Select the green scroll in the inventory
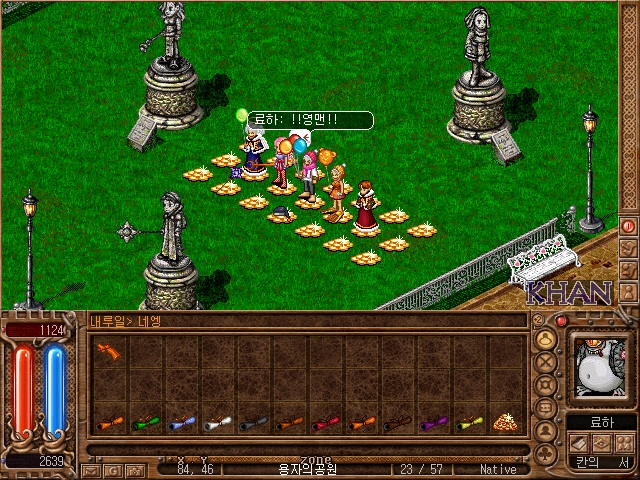Viewport: 640px width, 480px height. pos(142,423)
